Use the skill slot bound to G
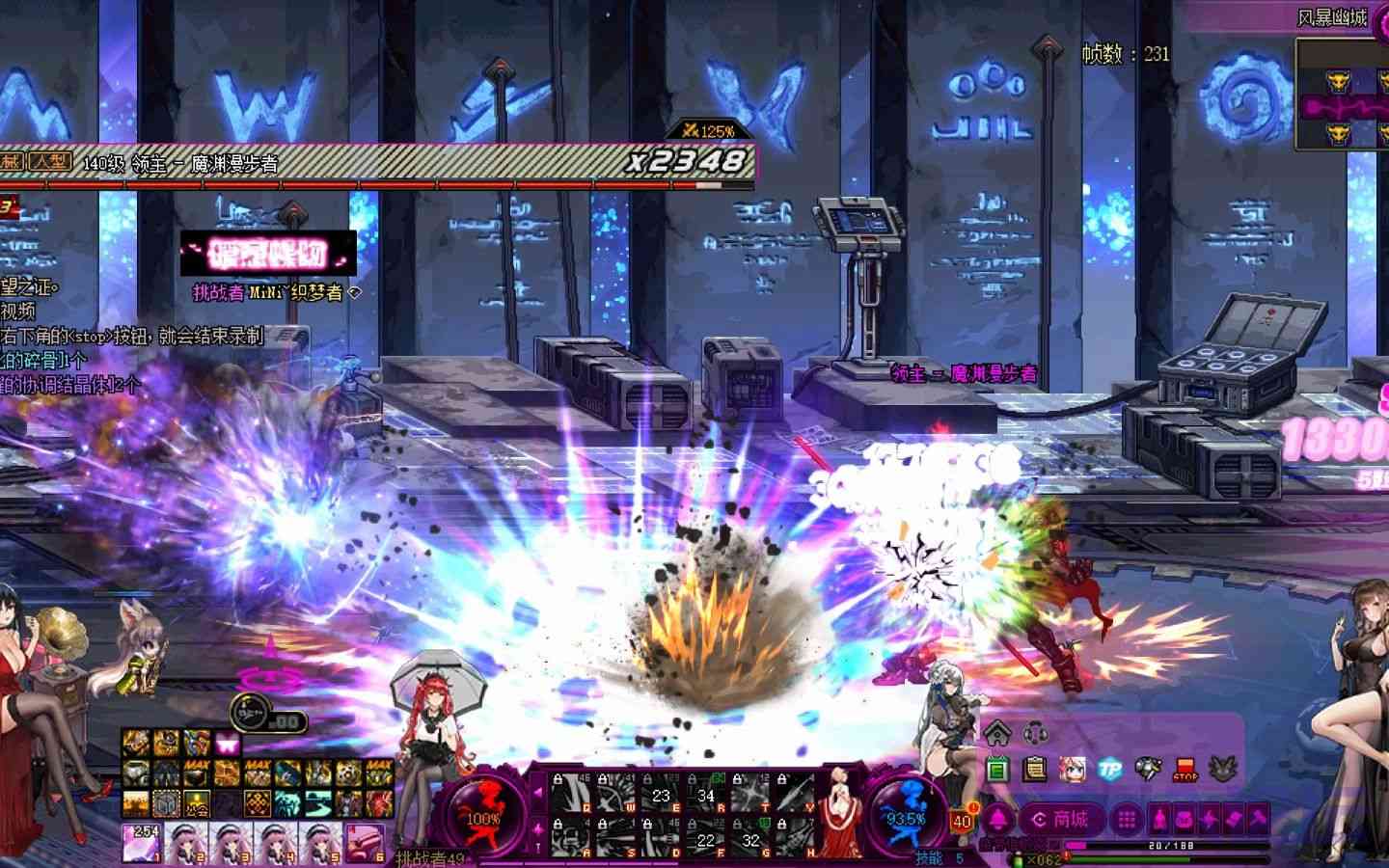Screen dimensions: 1389x868 pyautogui.click(x=751, y=837)
